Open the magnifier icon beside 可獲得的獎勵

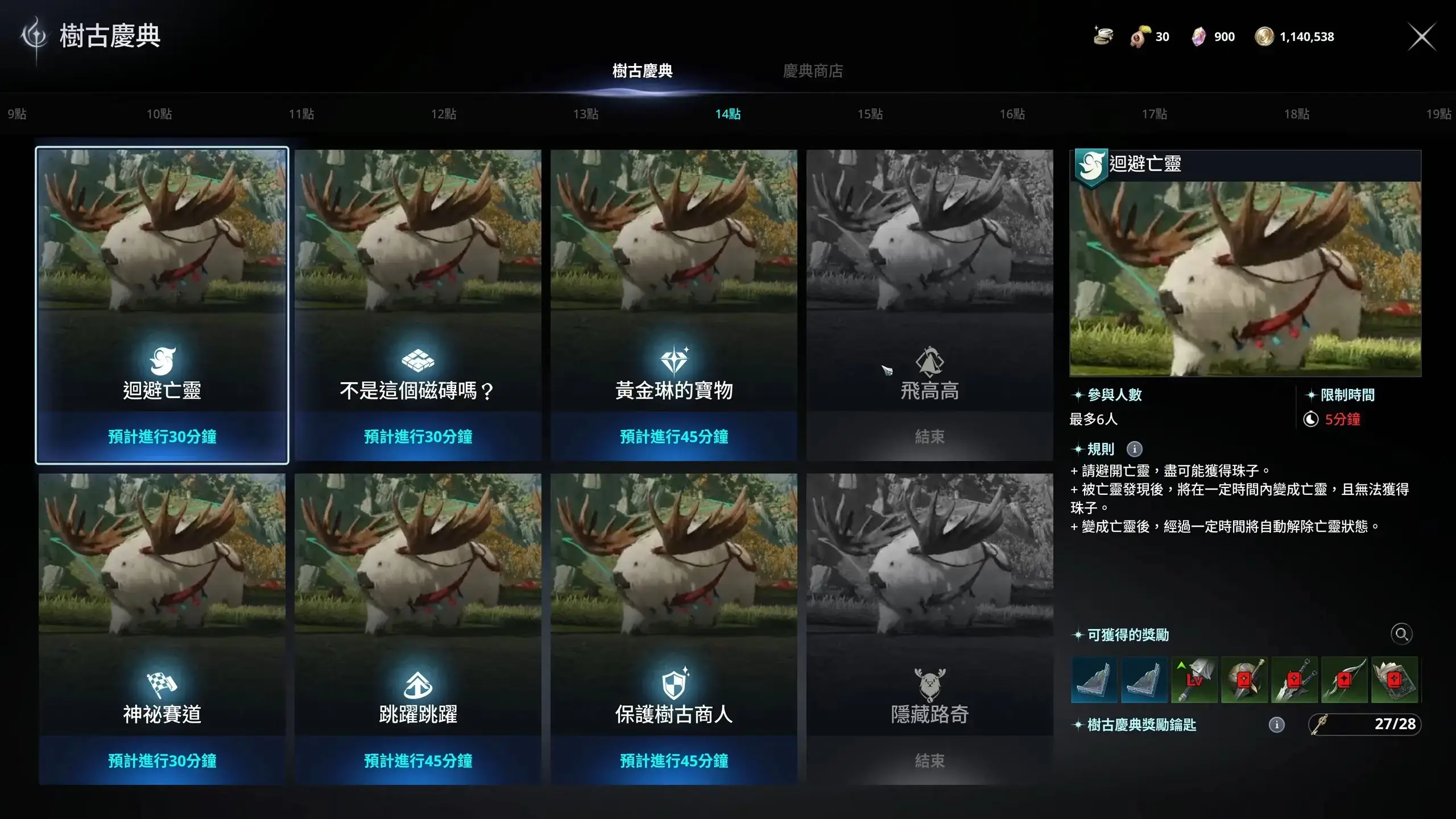coord(1401,634)
